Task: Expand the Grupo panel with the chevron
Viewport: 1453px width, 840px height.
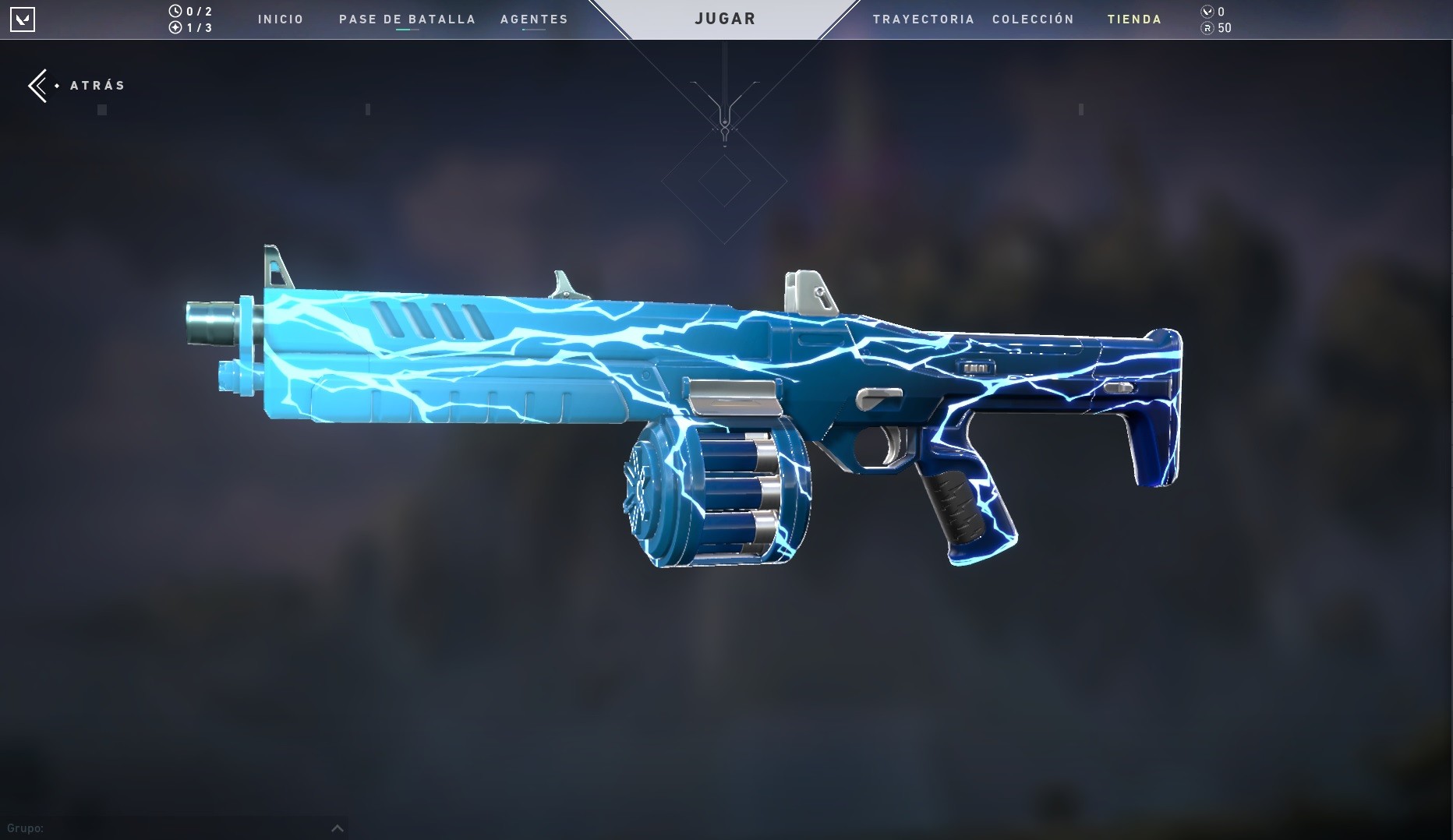Action: [x=338, y=828]
